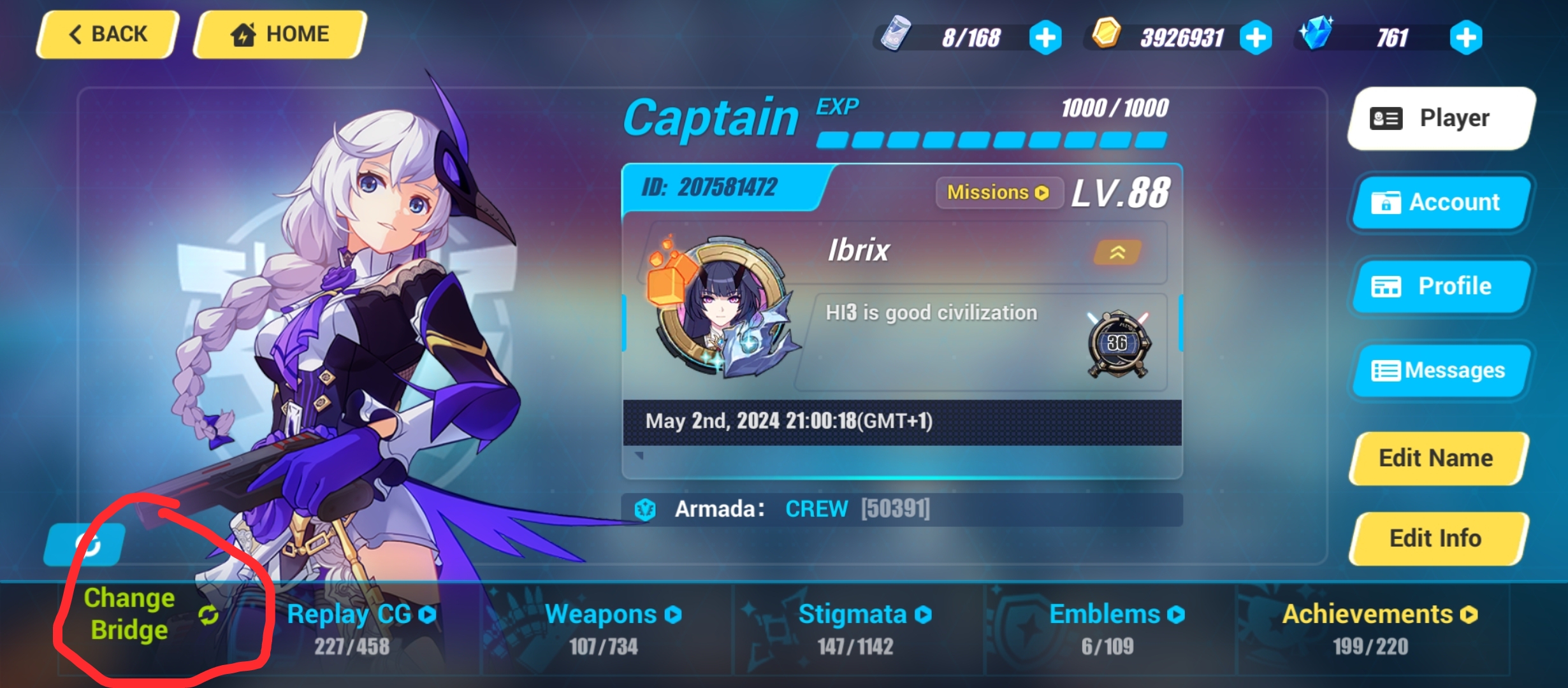1568x688 pixels.
Task: Click the Change Bridge refresh toggle
Action: click(x=208, y=615)
